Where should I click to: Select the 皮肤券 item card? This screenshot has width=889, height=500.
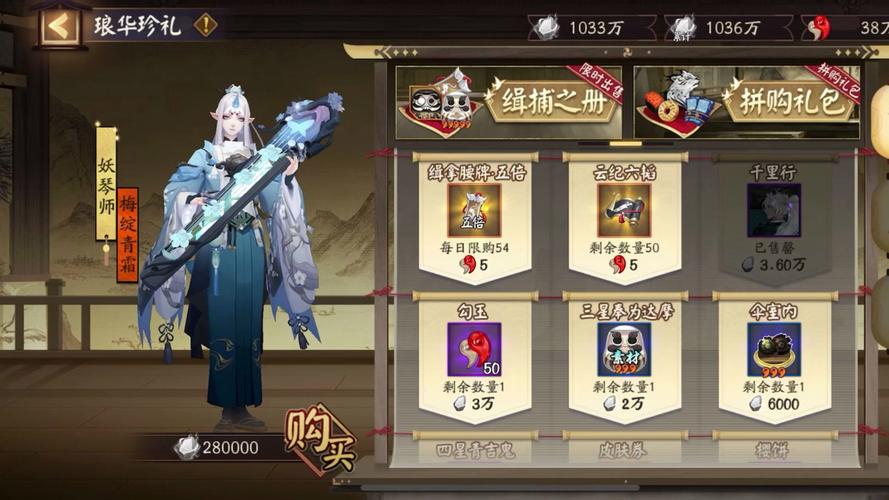click(x=624, y=451)
